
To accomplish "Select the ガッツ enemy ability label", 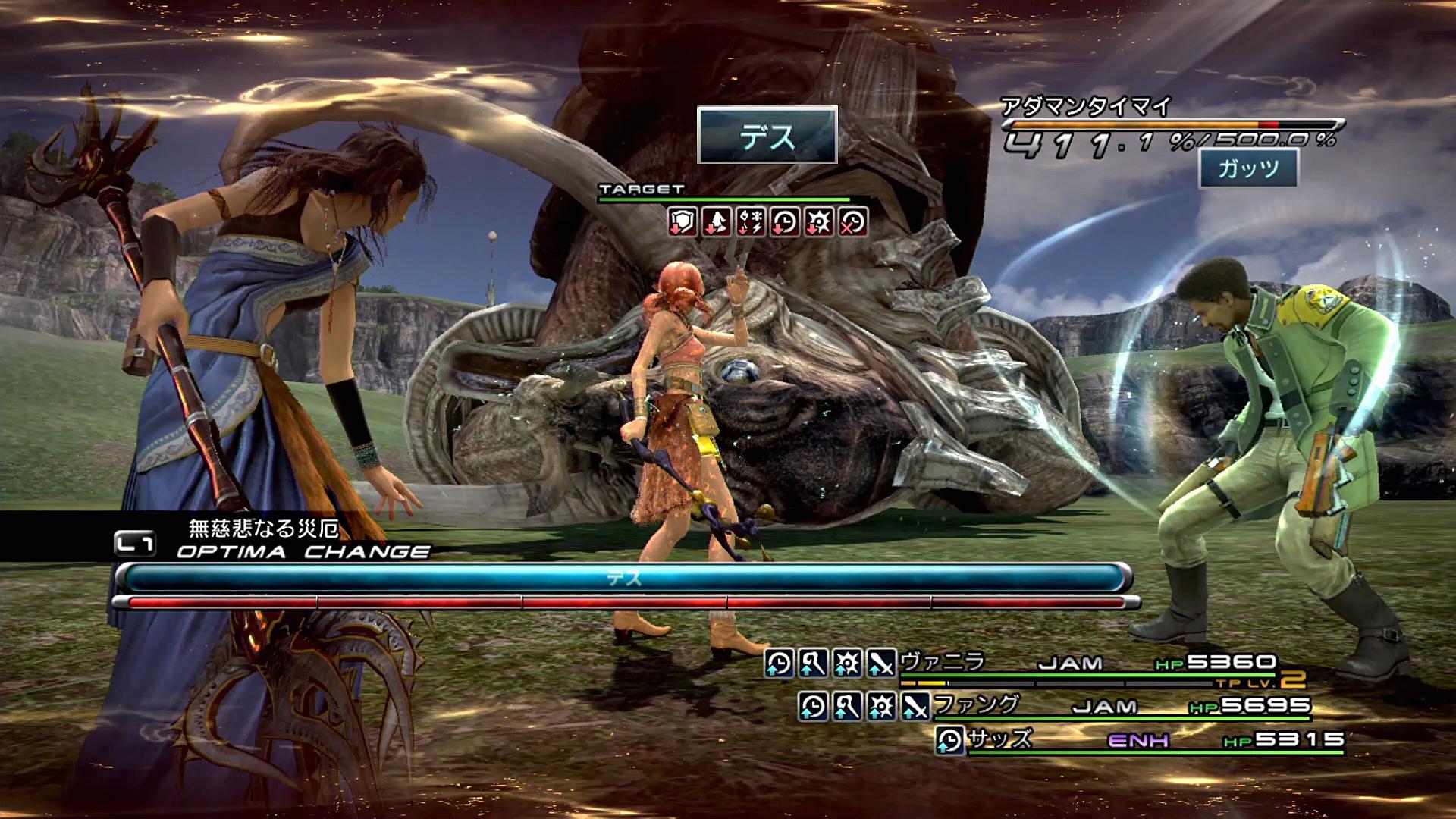I will tap(1248, 168).
